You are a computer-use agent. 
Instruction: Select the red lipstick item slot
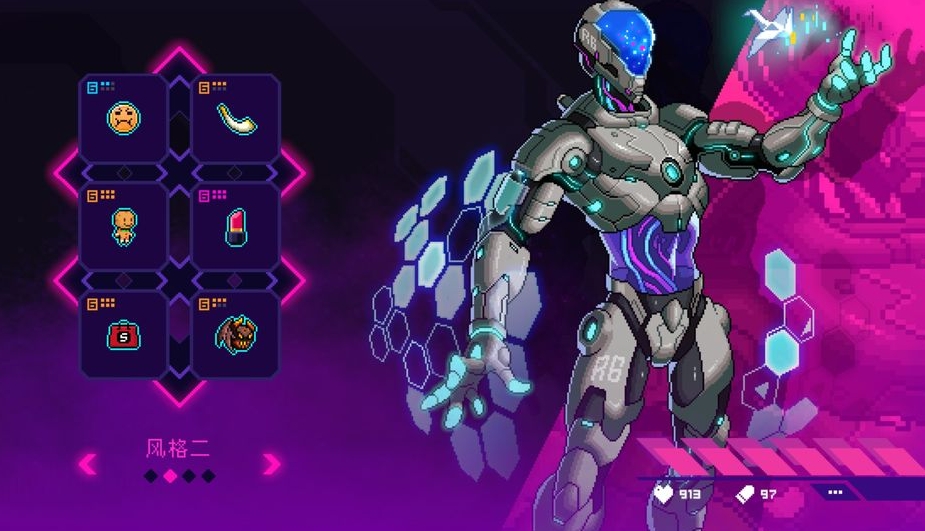(x=236, y=227)
